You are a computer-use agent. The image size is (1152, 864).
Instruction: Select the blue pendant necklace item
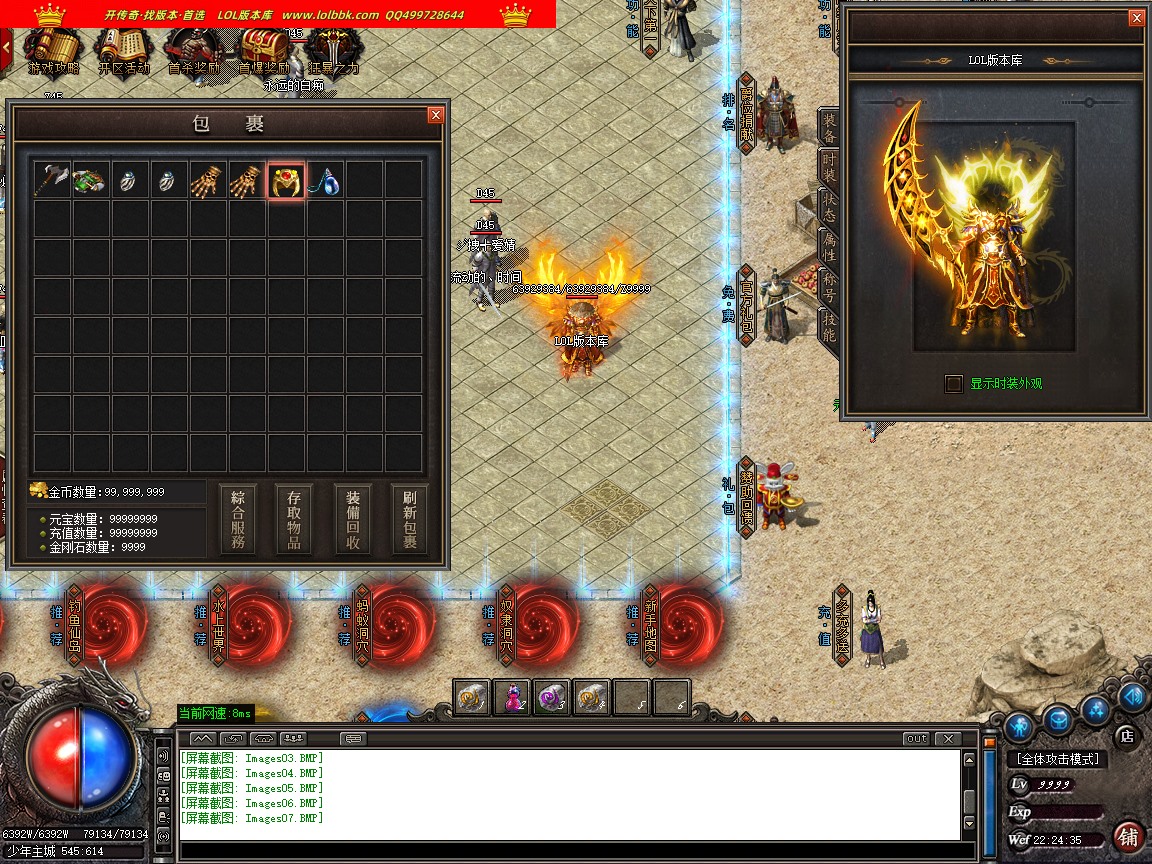point(326,181)
